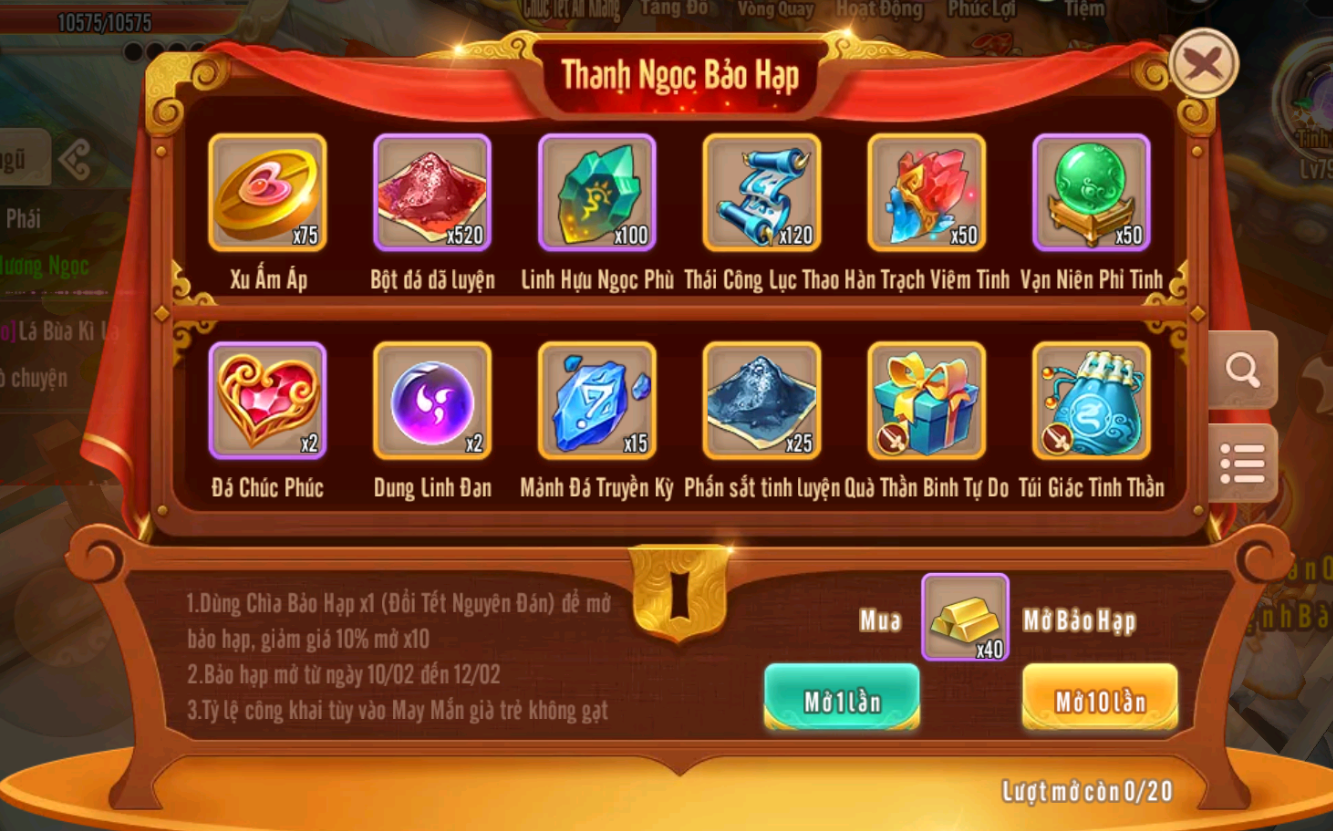This screenshot has height=831, width=1333.
Task: Choose the Thái Công Lục Thao scroll
Action: pyautogui.click(x=762, y=192)
